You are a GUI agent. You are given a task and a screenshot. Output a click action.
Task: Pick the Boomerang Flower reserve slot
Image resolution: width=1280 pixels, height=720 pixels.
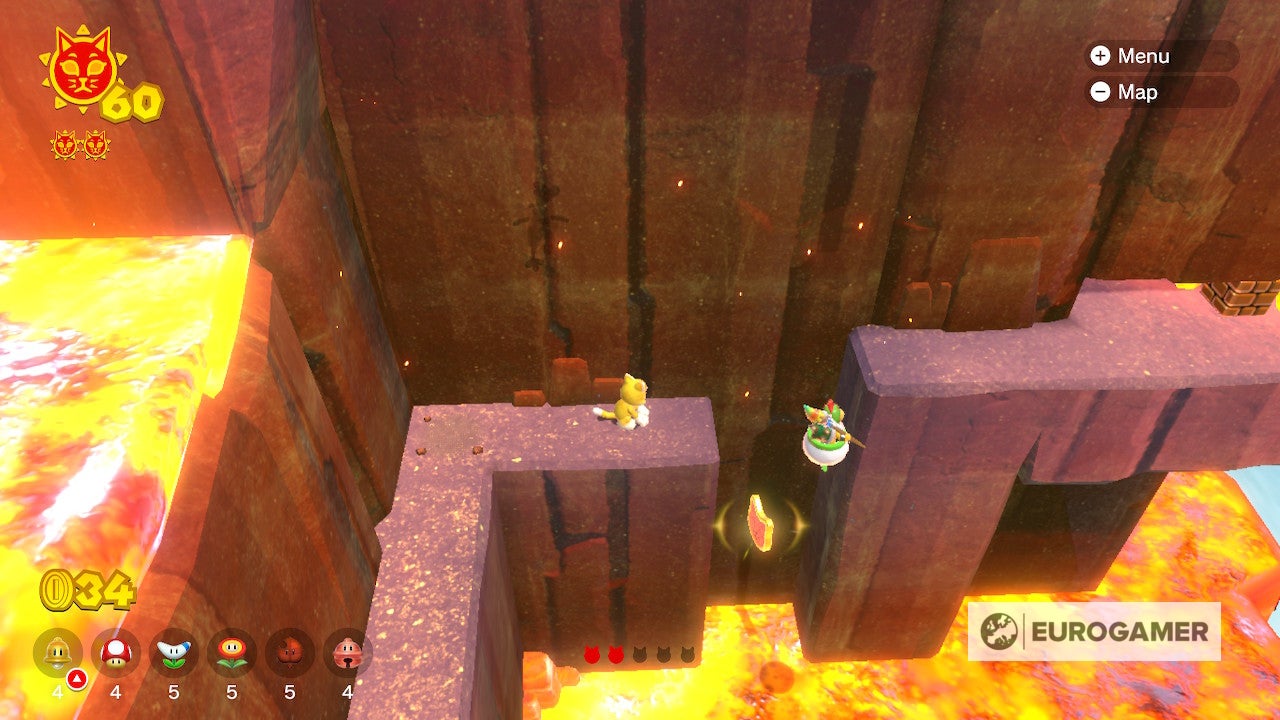coord(174,653)
